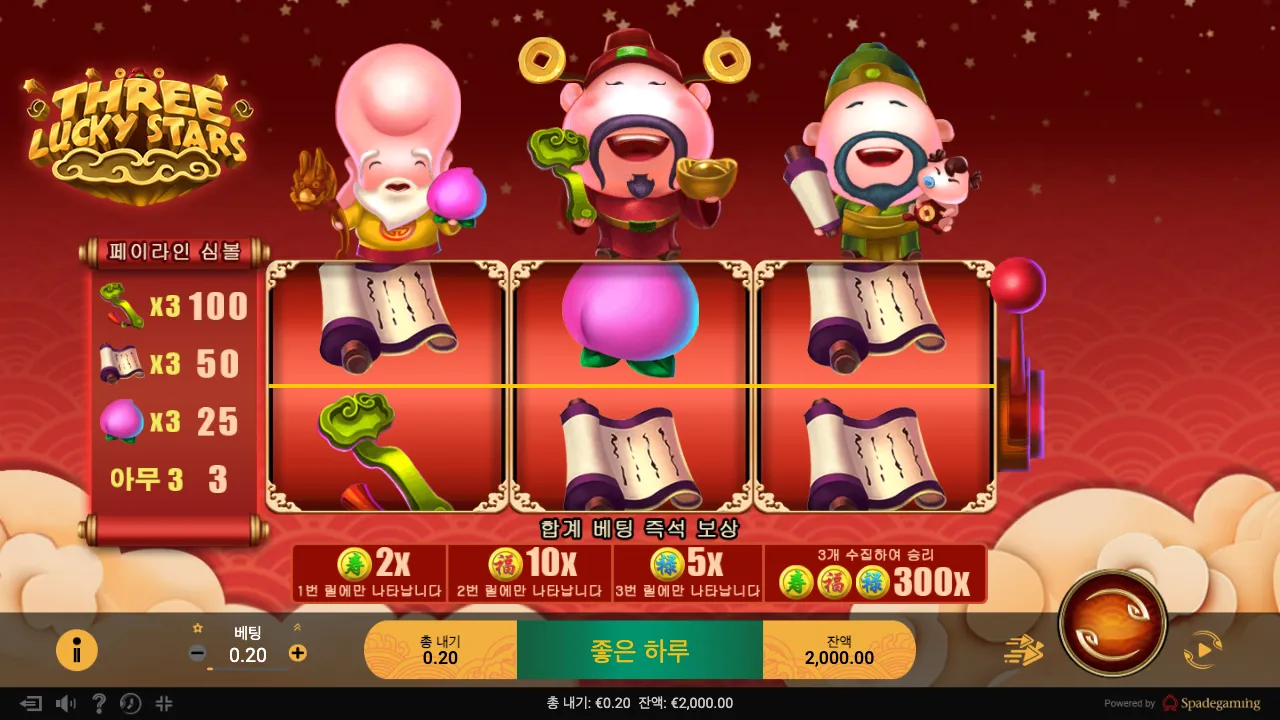This screenshot has height=720, width=1280.
Task: Open the Spadegaming logo link
Action: click(x=1218, y=703)
